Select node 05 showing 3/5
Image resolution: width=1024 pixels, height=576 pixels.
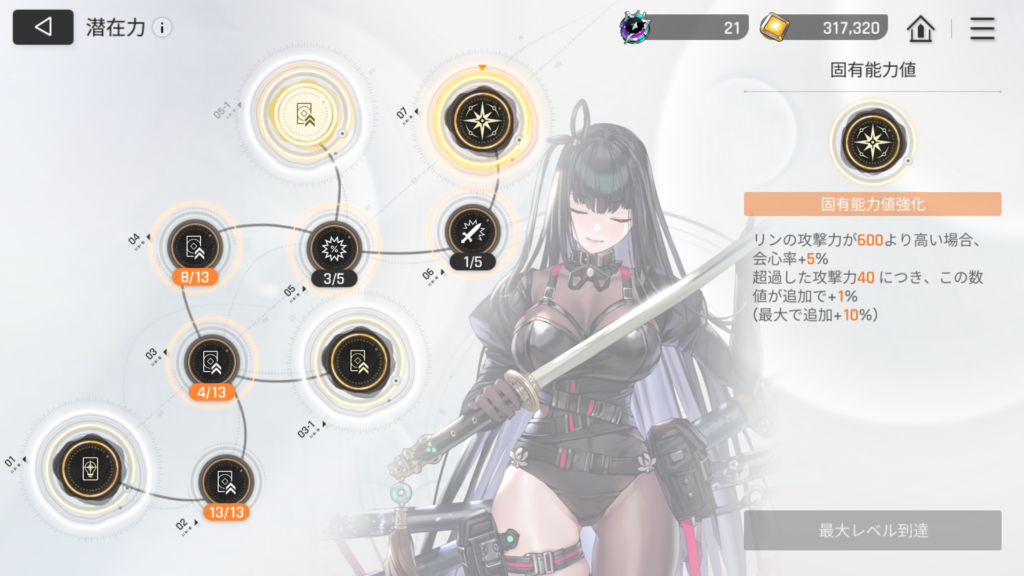click(x=332, y=246)
